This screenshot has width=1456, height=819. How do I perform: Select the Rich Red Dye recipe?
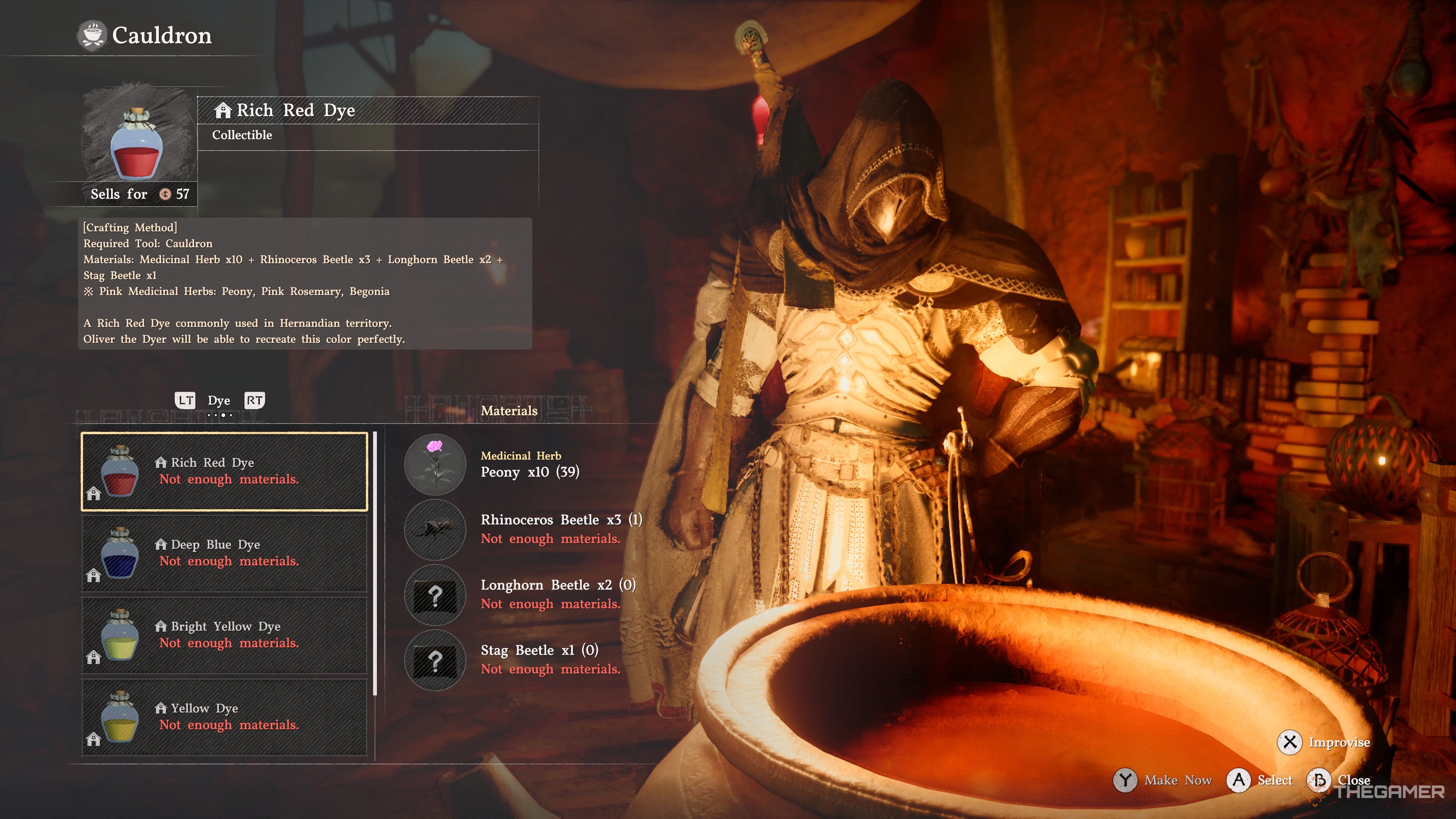click(x=224, y=471)
